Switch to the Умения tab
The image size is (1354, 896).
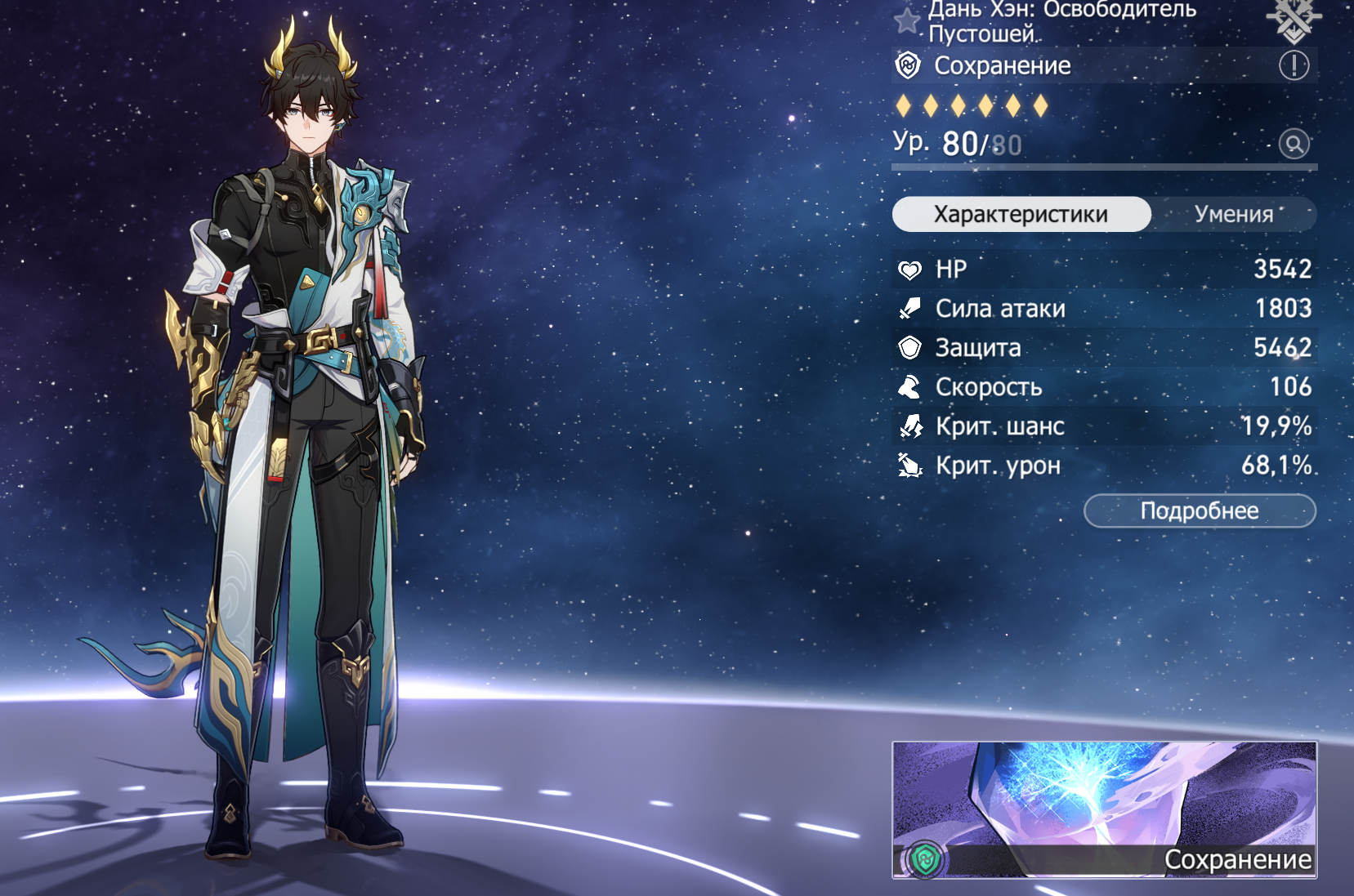click(1233, 214)
